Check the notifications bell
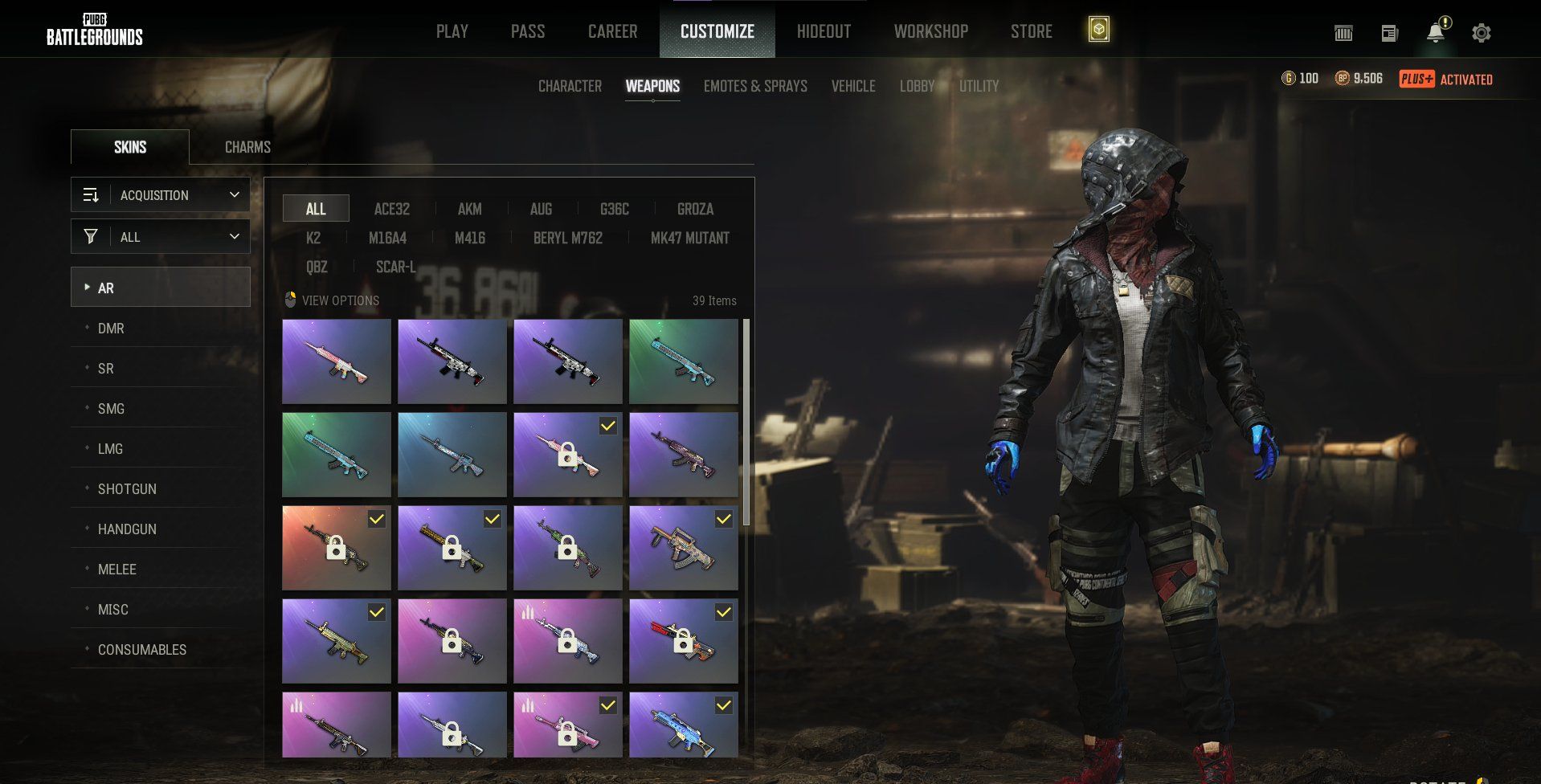 1435,33
